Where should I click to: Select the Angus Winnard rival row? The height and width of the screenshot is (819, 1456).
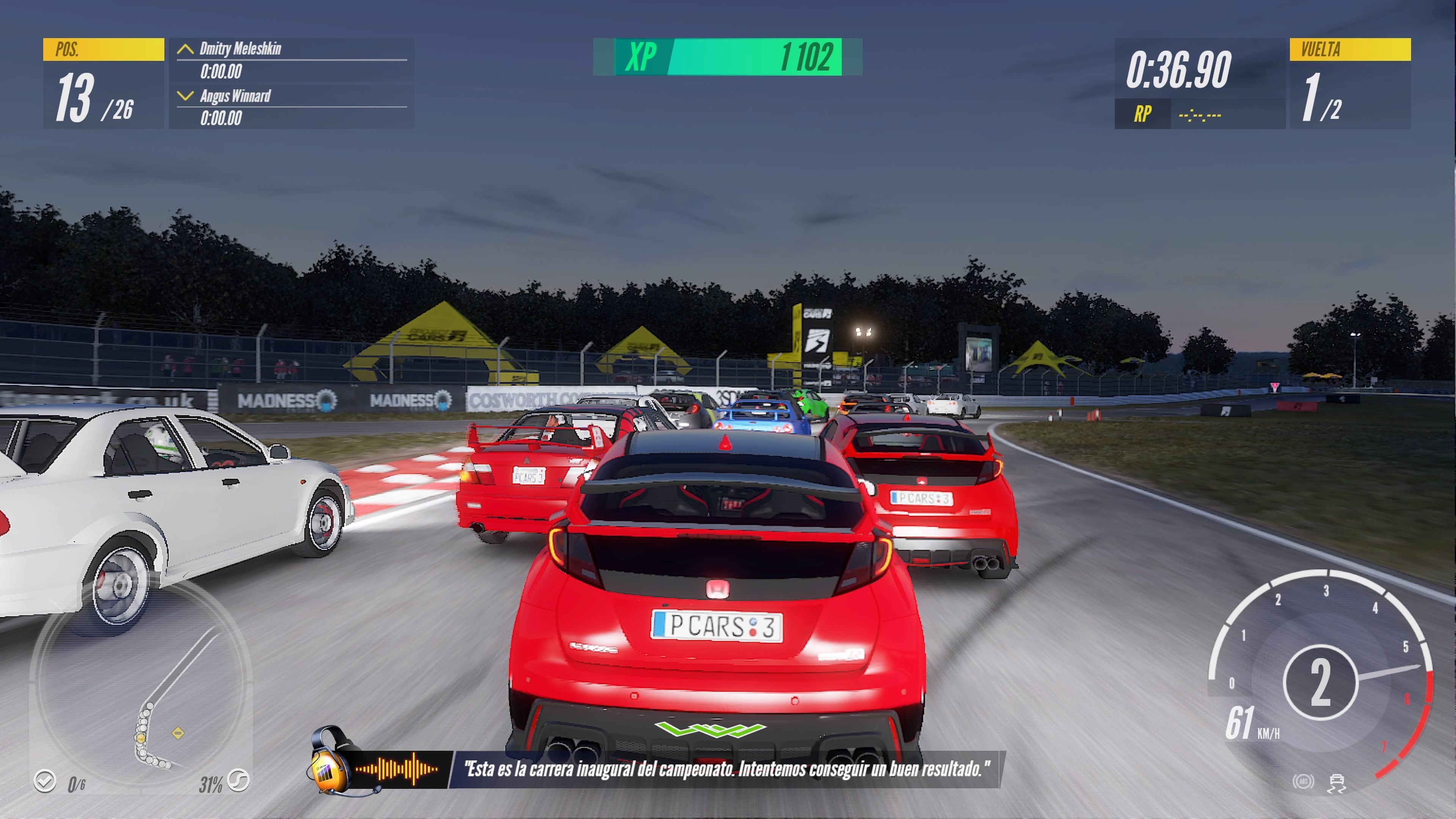(291, 107)
